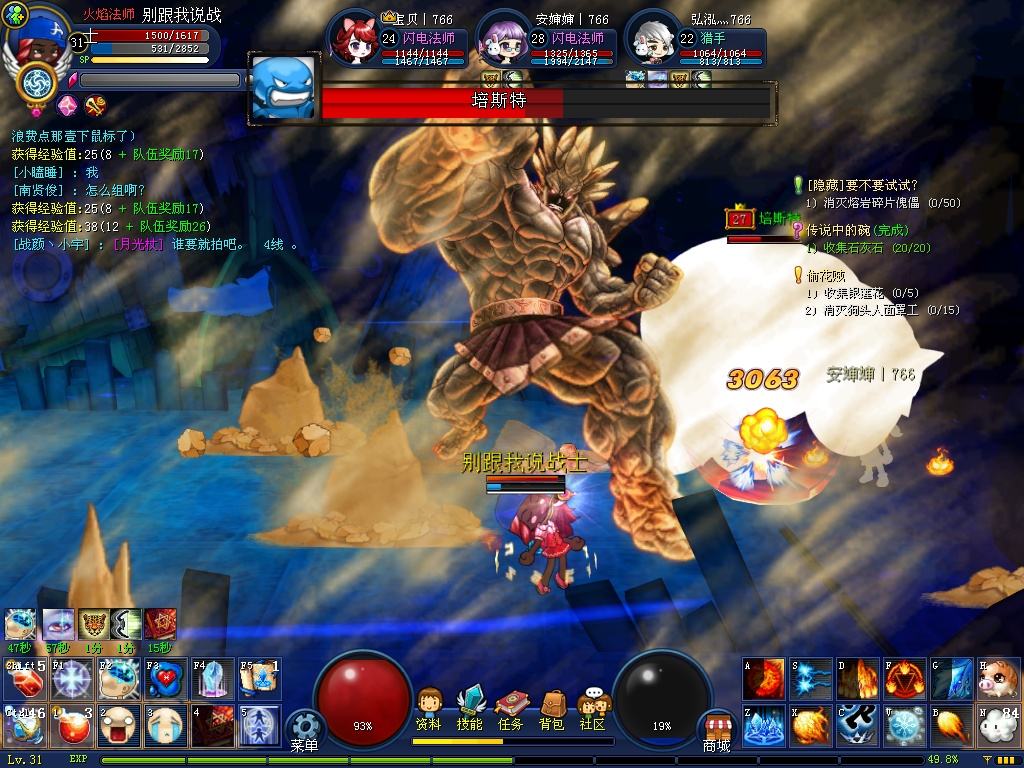Use the red orb consumable in slot 1

(70, 726)
